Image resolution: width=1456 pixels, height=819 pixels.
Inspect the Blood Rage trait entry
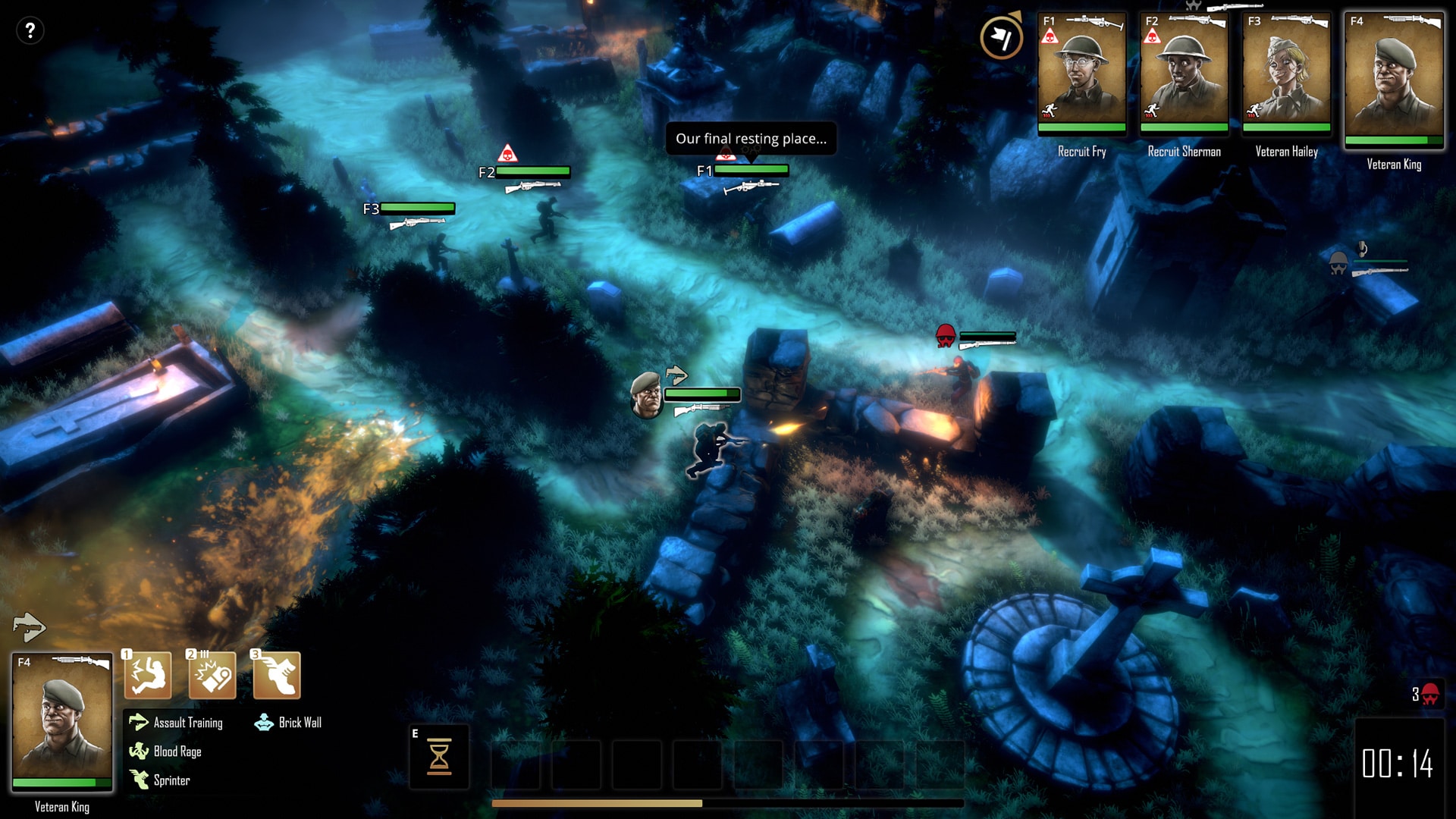[165, 752]
